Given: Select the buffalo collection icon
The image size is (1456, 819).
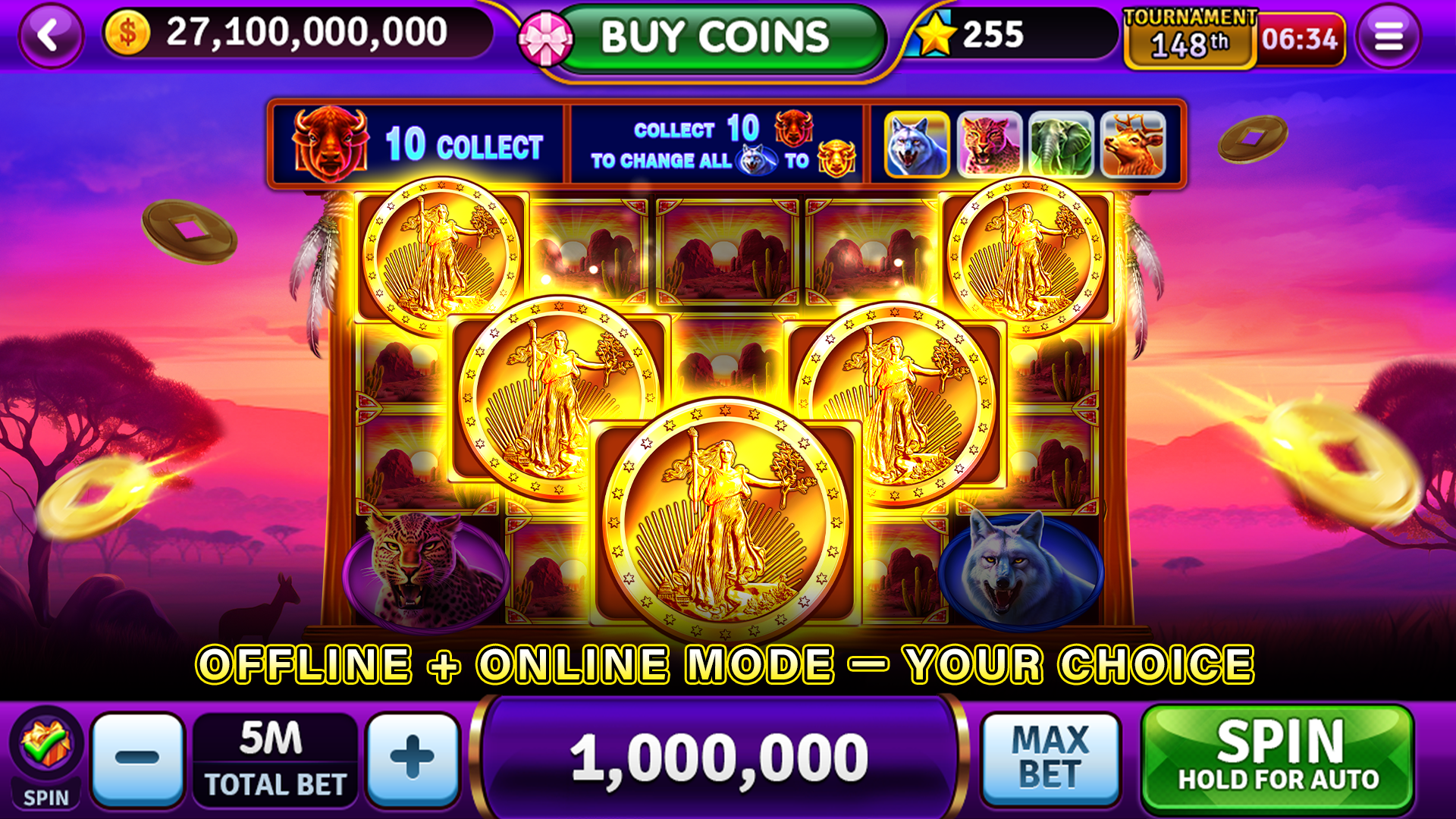Looking at the screenshot, I should pos(332,144).
